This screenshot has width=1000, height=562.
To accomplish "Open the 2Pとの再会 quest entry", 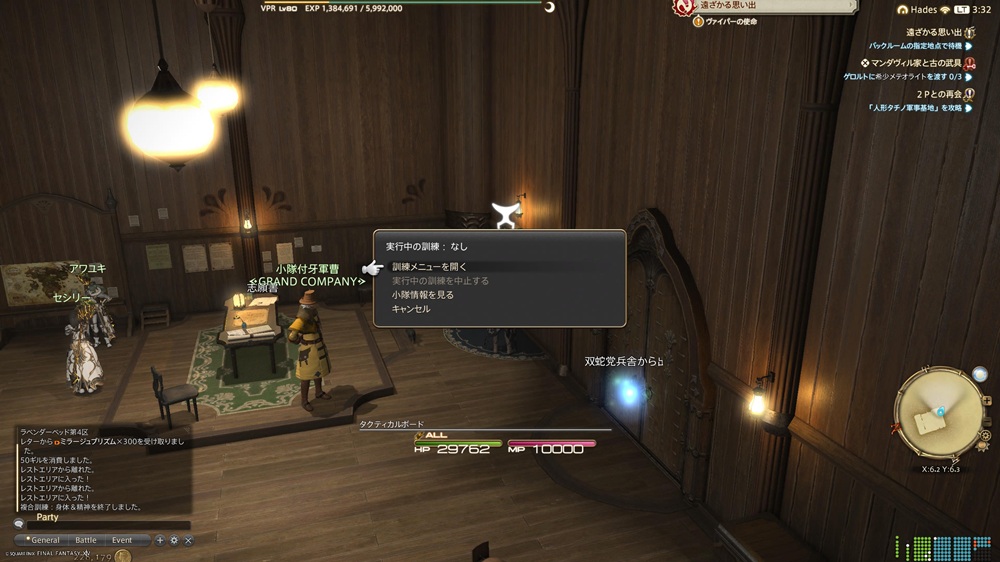I will pos(926,94).
